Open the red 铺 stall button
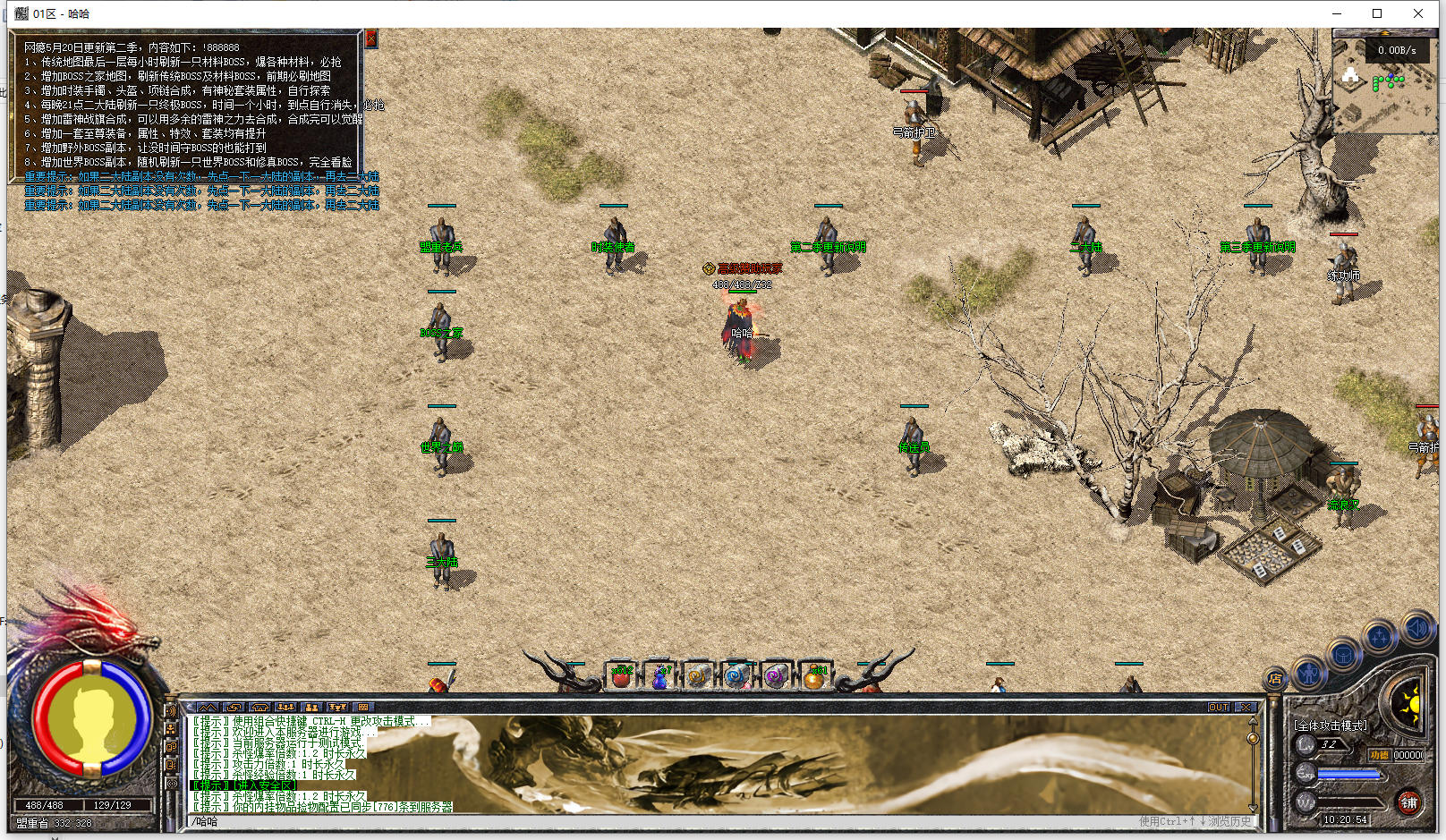Screen dimensions: 1446x840 pos(1409,802)
